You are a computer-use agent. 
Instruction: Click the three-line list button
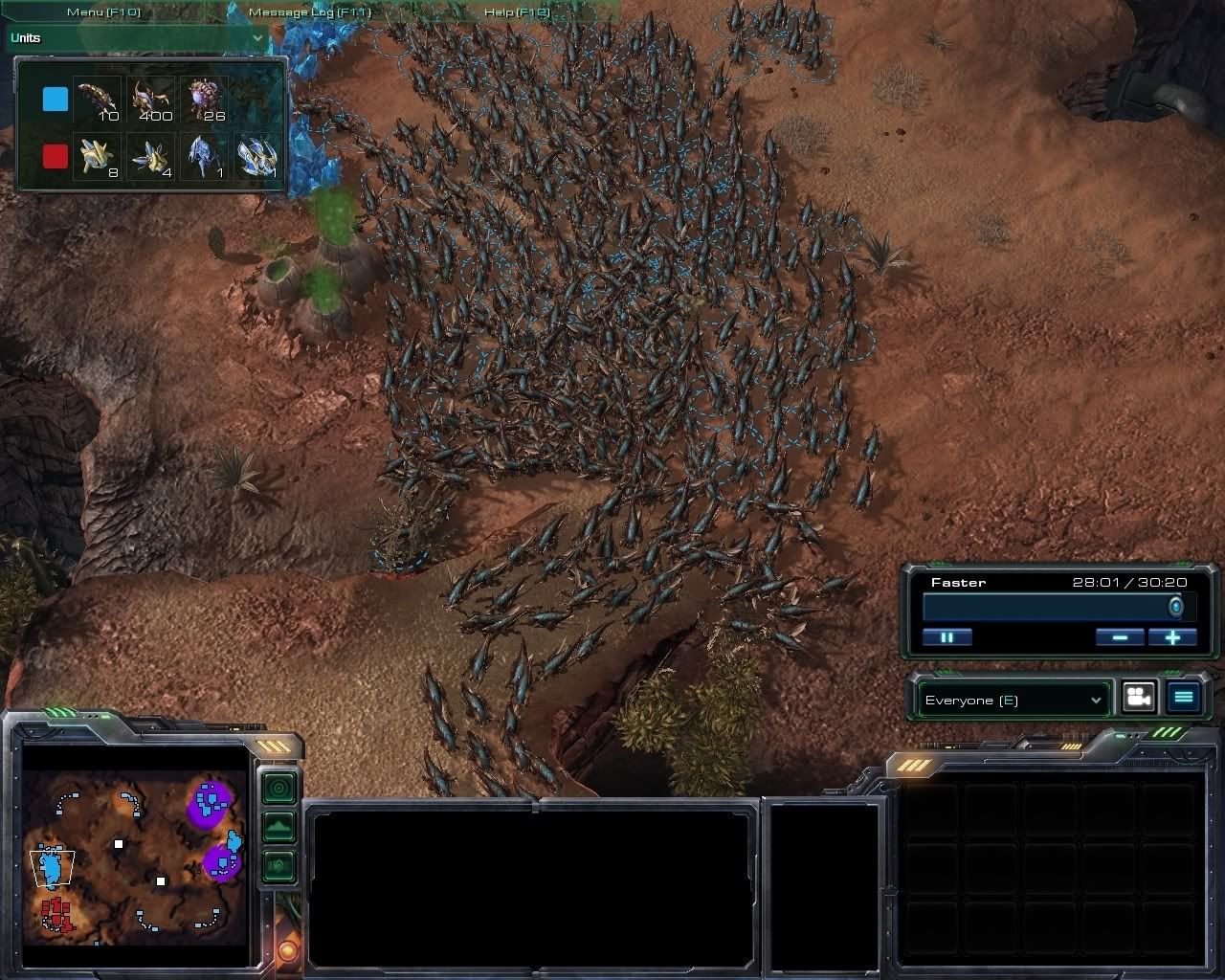point(1184,698)
